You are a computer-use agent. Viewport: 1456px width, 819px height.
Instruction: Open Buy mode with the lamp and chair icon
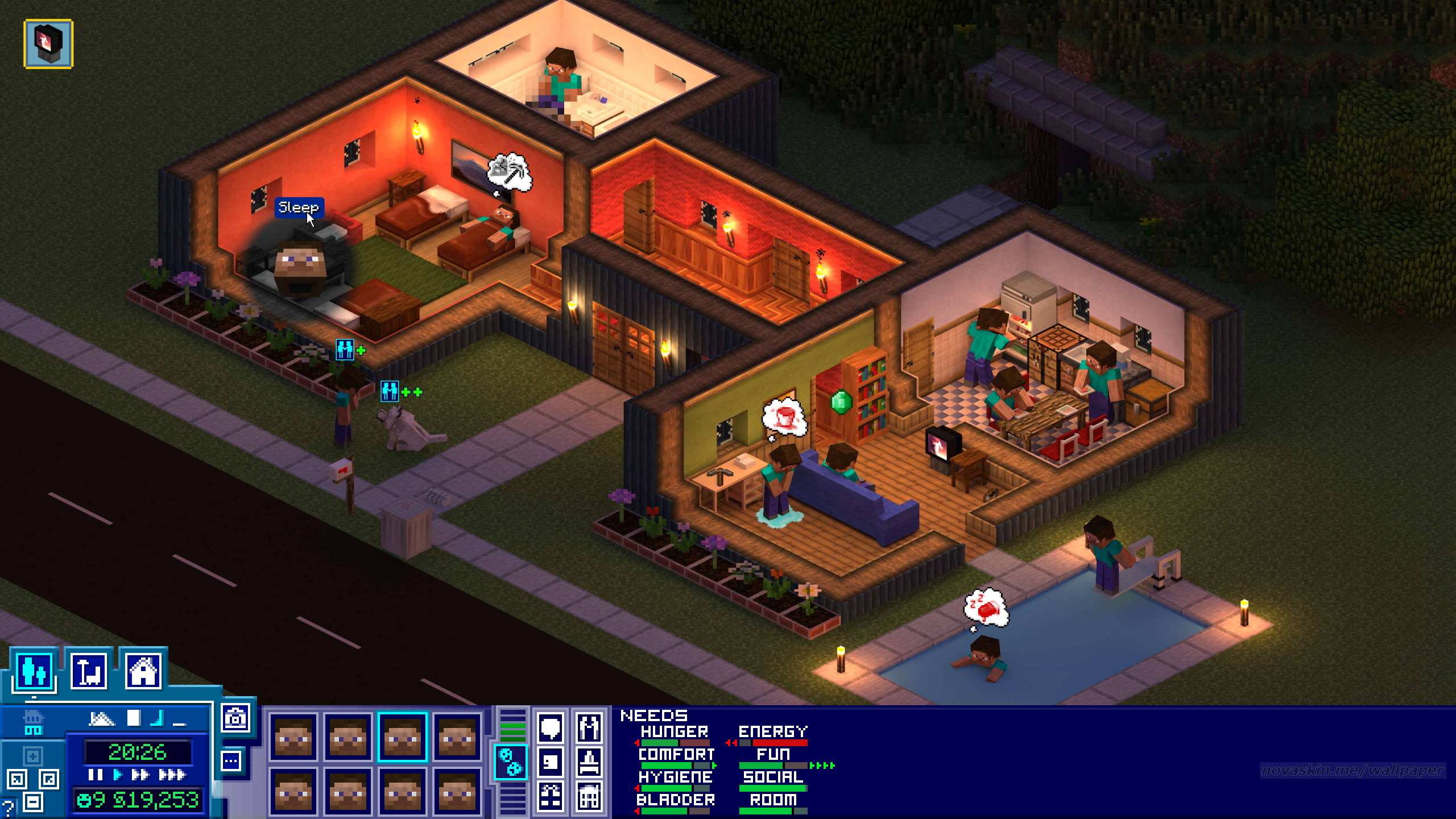tap(89, 671)
